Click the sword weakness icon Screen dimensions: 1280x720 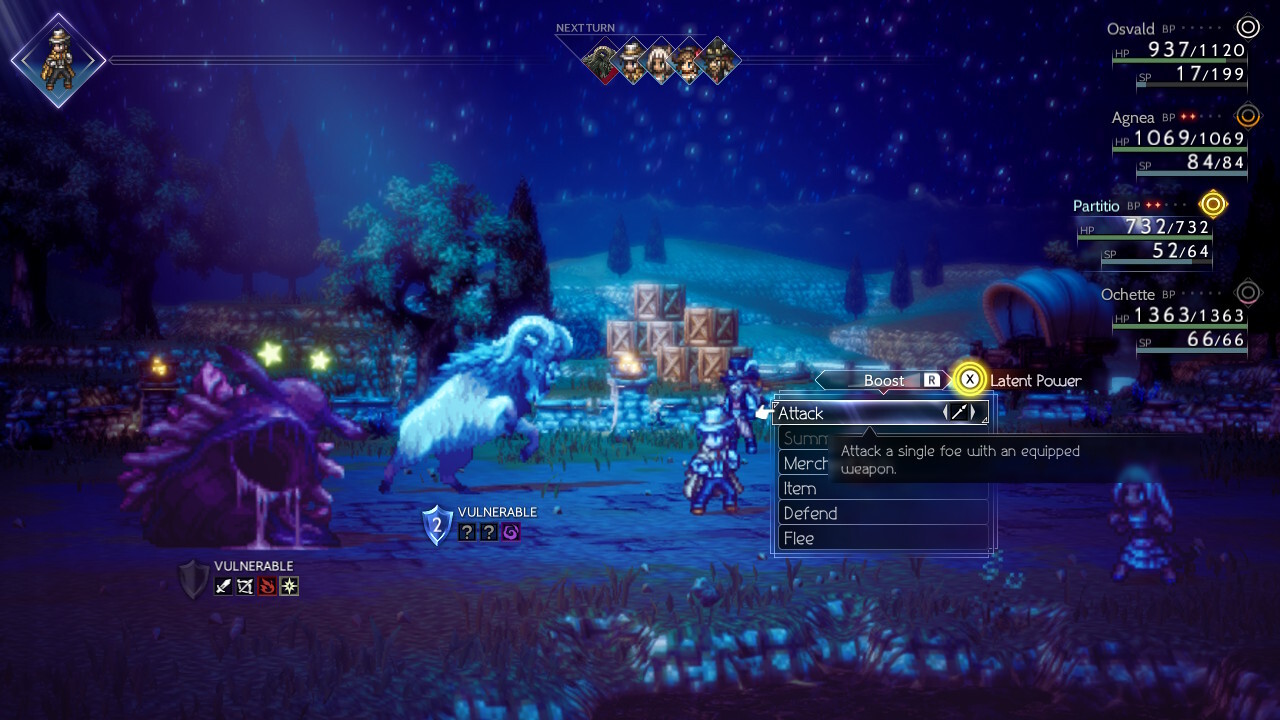(223, 586)
